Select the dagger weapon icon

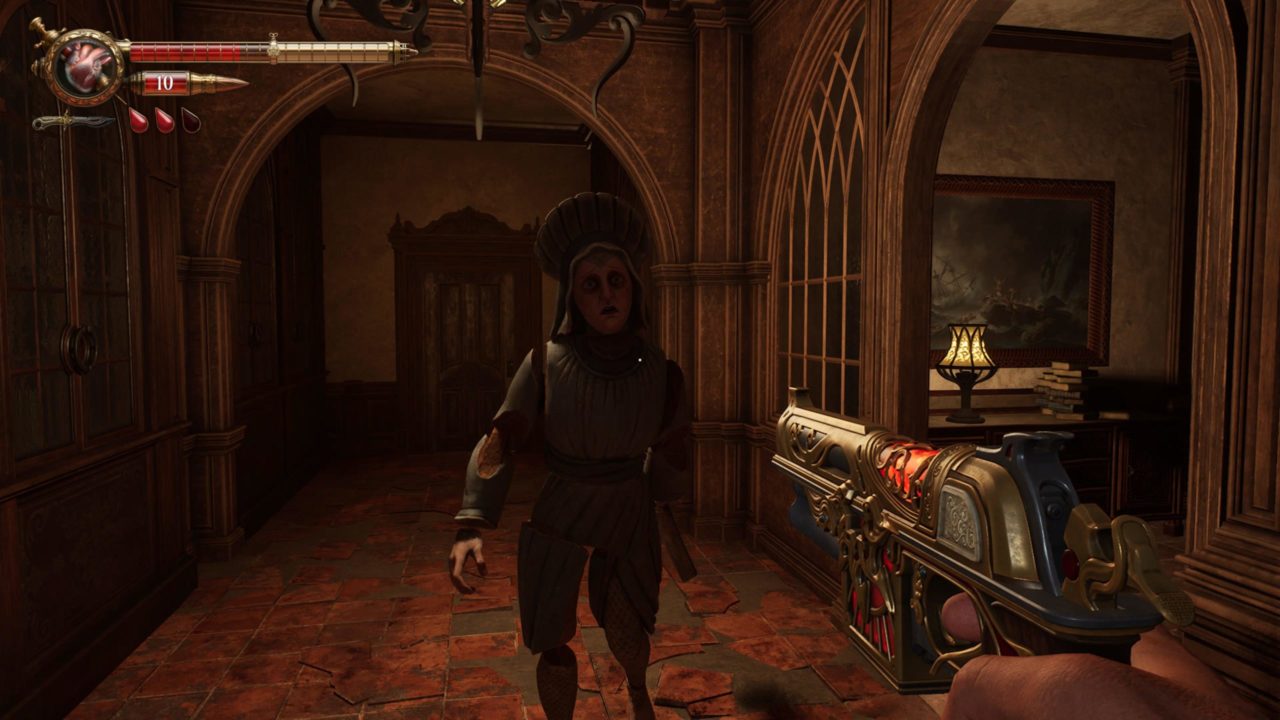[x=72, y=122]
